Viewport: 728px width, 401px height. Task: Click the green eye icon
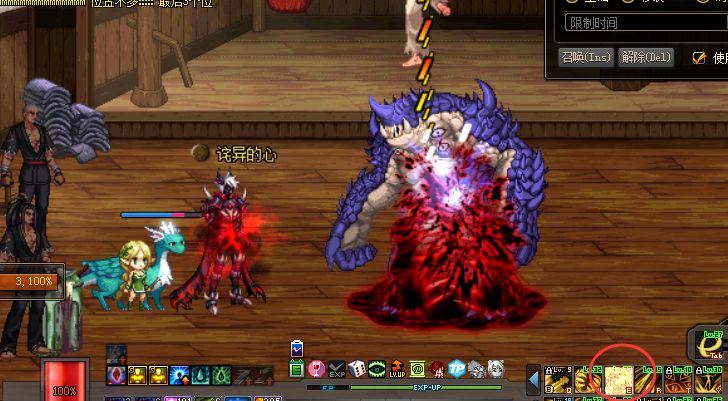[377, 369]
